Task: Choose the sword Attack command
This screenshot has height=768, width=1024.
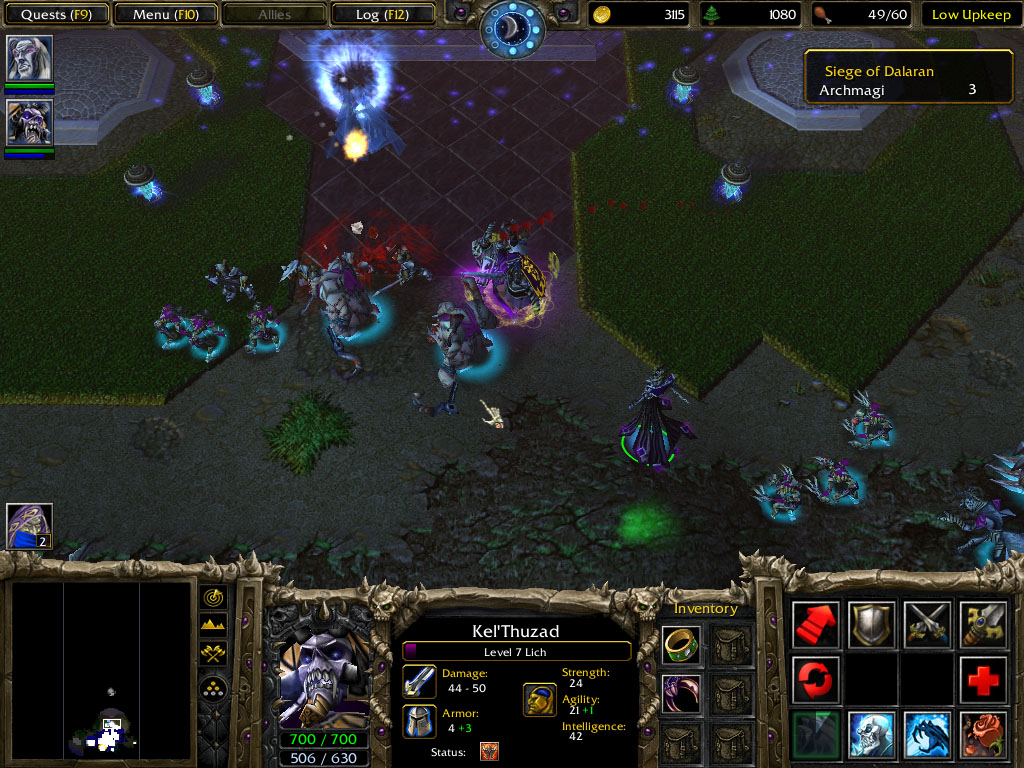Action: point(983,625)
